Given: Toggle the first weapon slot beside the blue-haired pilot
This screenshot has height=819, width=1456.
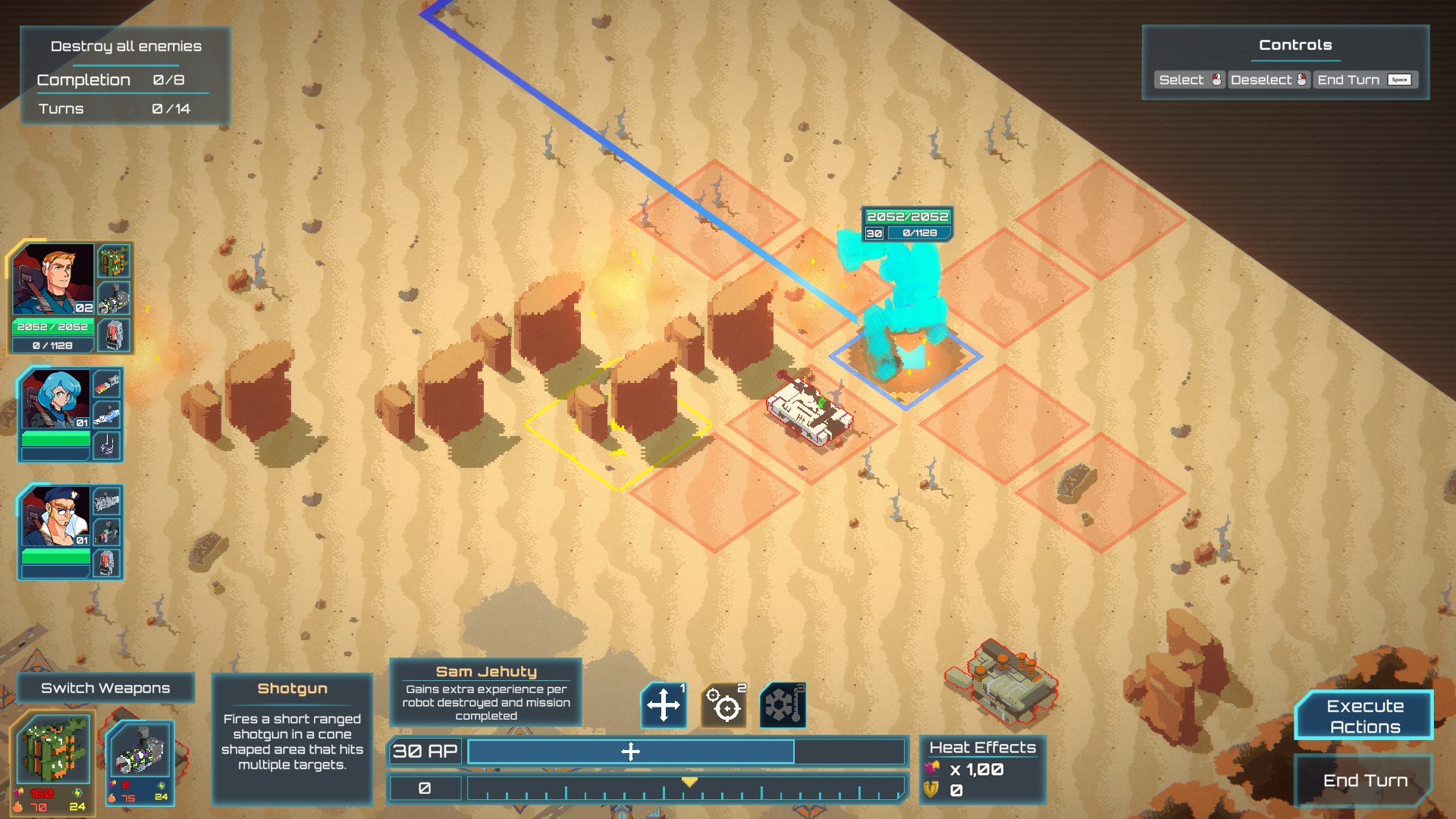Looking at the screenshot, I should coord(108,384).
